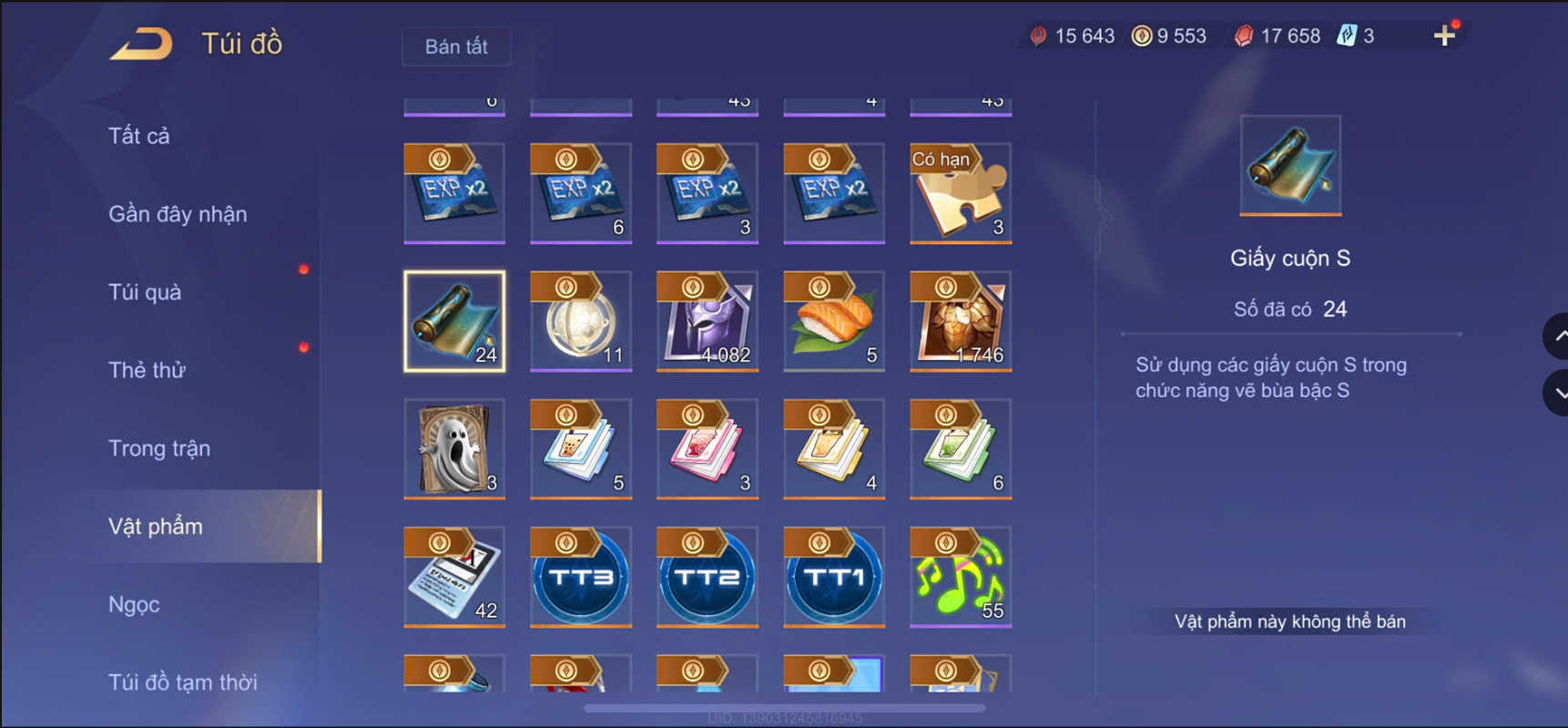Switch to the Ngọc tab

click(x=133, y=604)
